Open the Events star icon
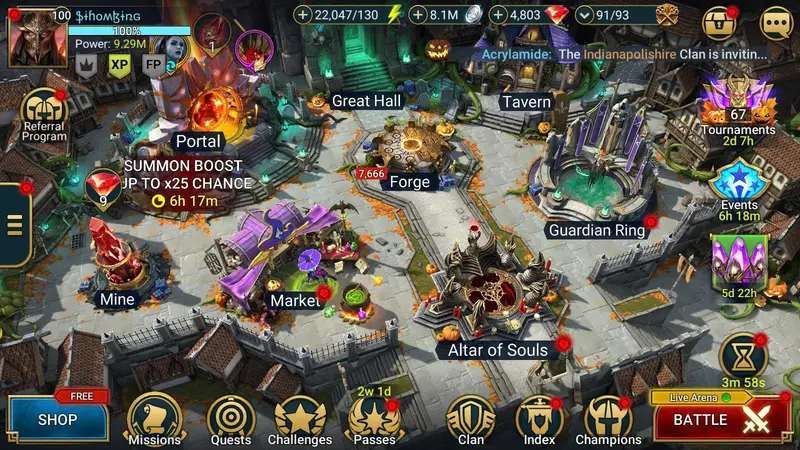The image size is (800, 450). (739, 183)
